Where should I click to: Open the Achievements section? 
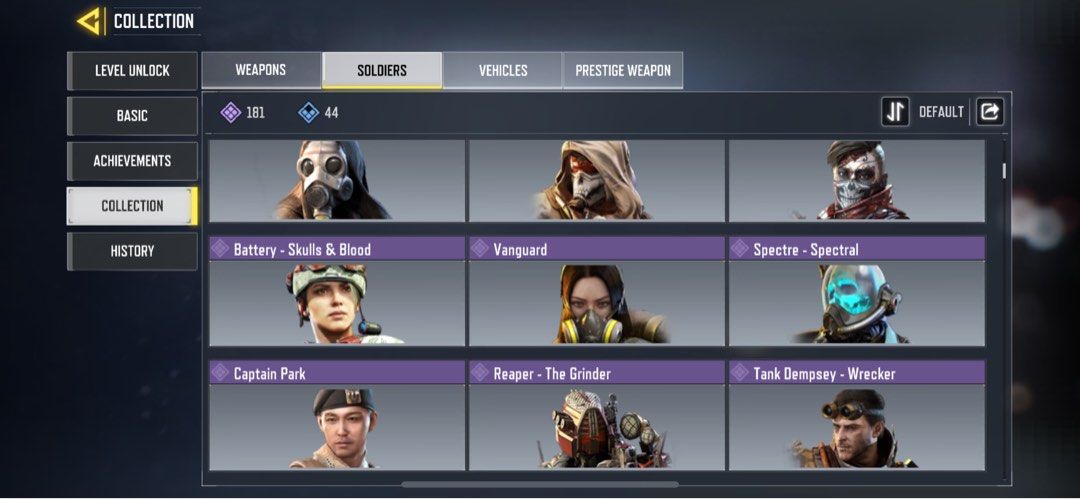tap(132, 161)
